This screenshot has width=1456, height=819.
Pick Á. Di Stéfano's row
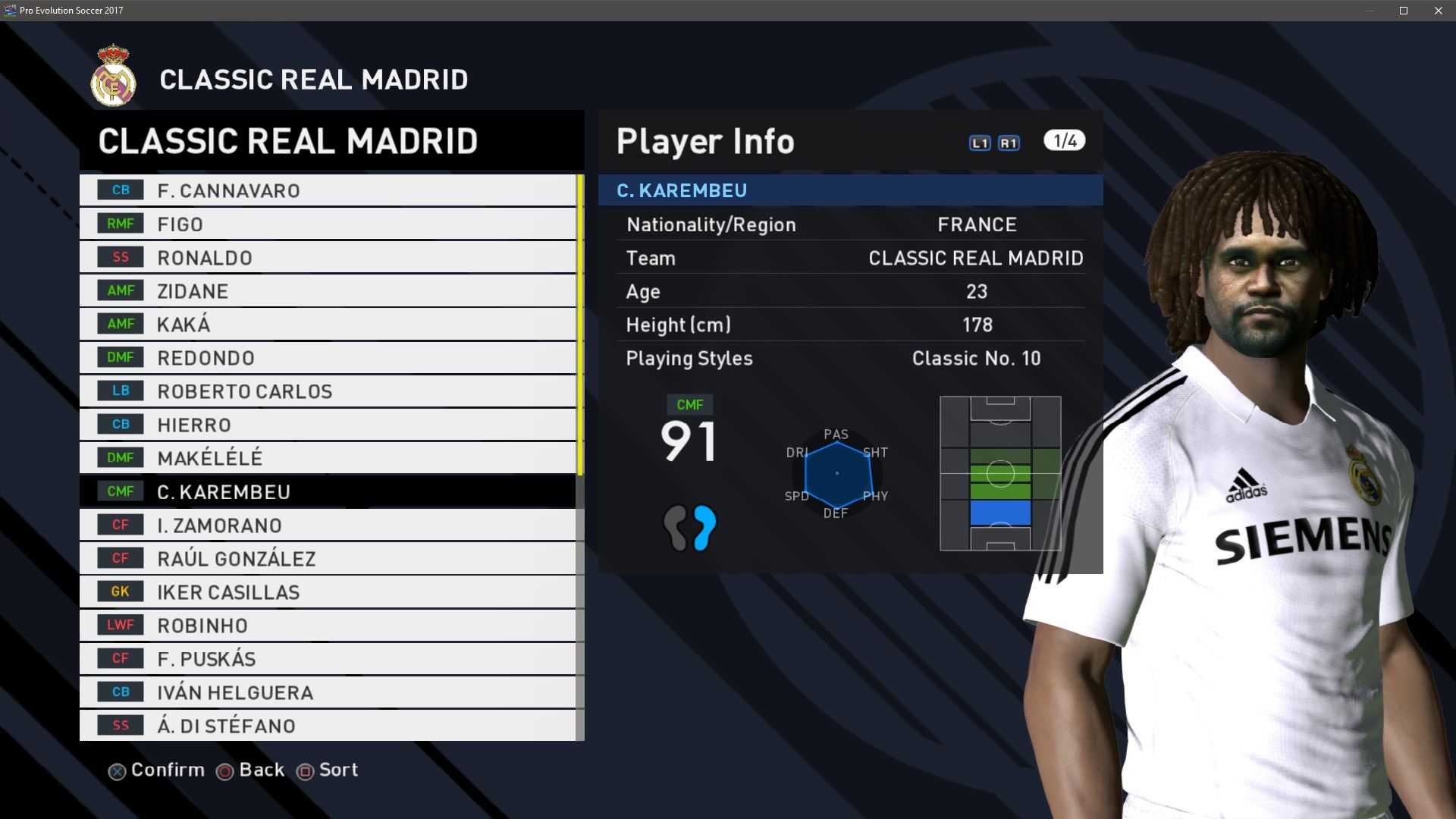327,725
